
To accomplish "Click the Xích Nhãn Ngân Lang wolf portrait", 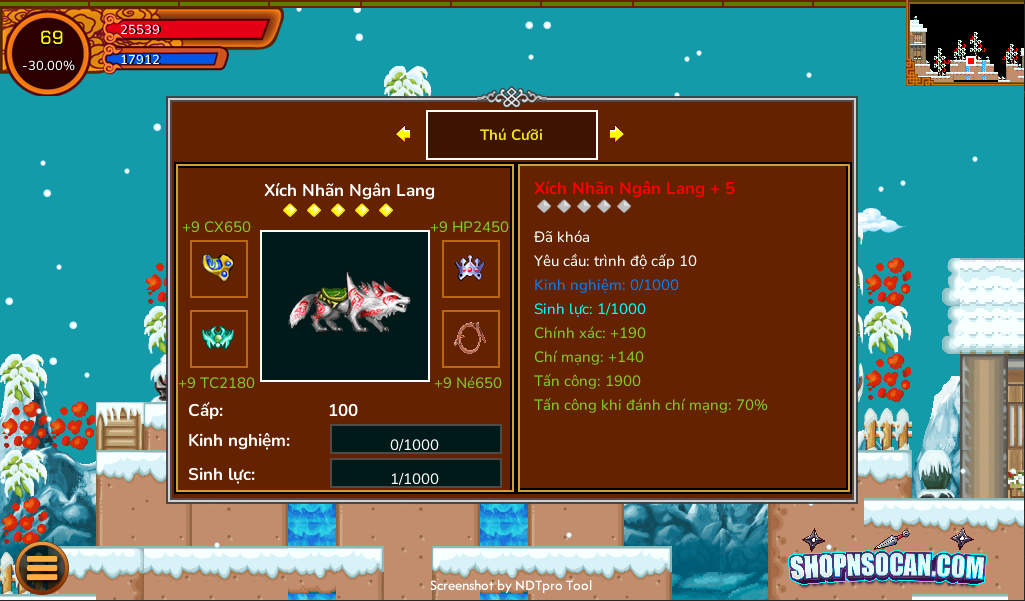I will (345, 305).
